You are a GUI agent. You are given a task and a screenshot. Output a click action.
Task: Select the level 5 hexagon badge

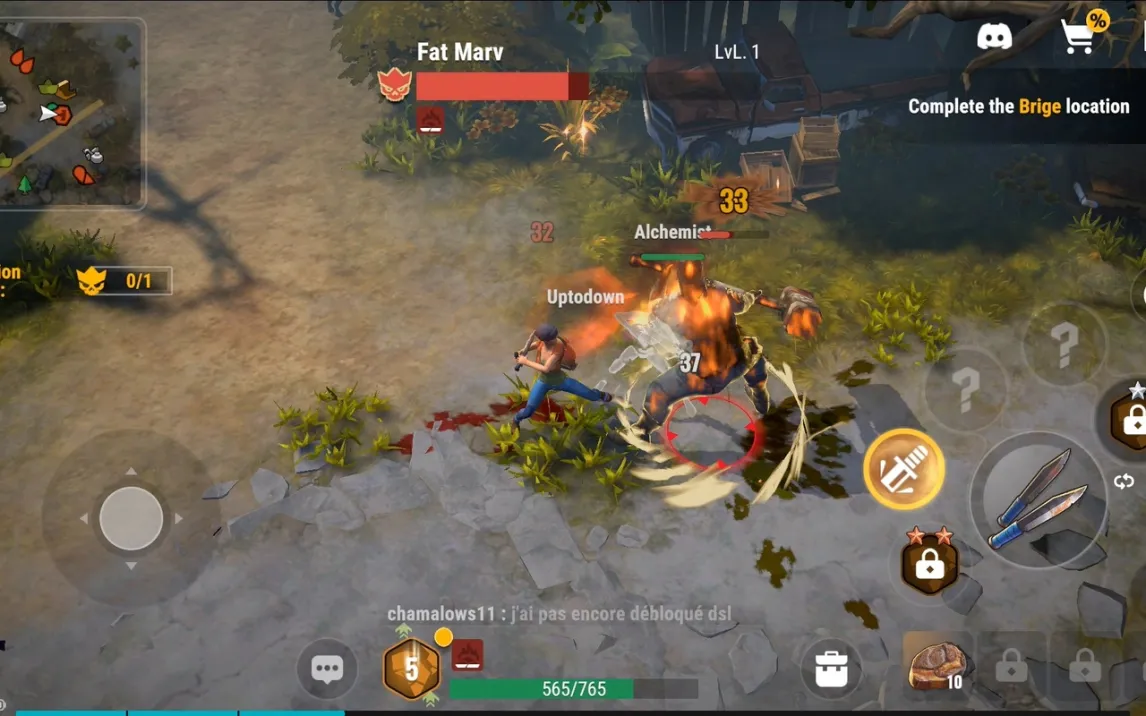(411, 669)
